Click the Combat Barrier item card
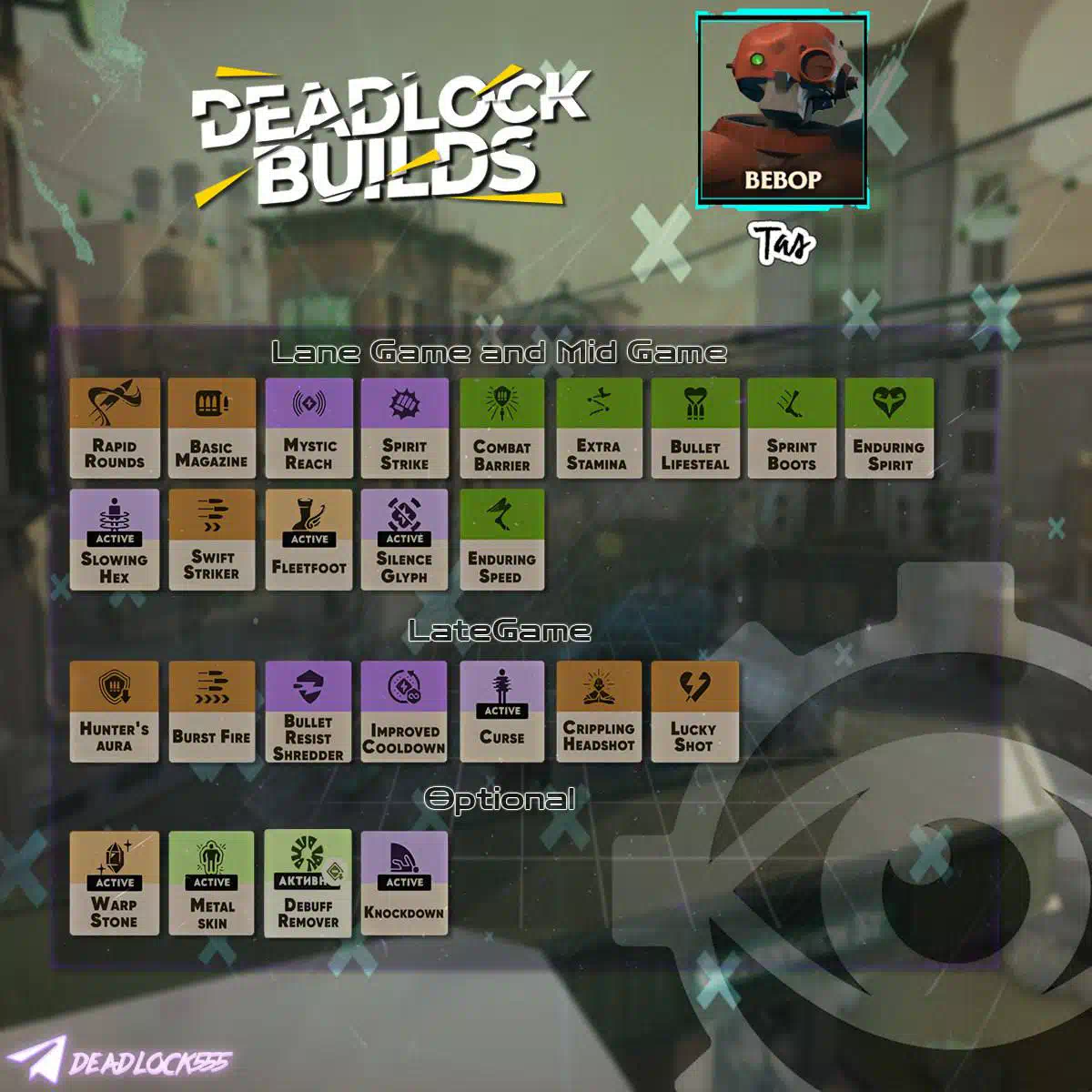This screenshot has width=1092, height=1092. click(501, 428)
